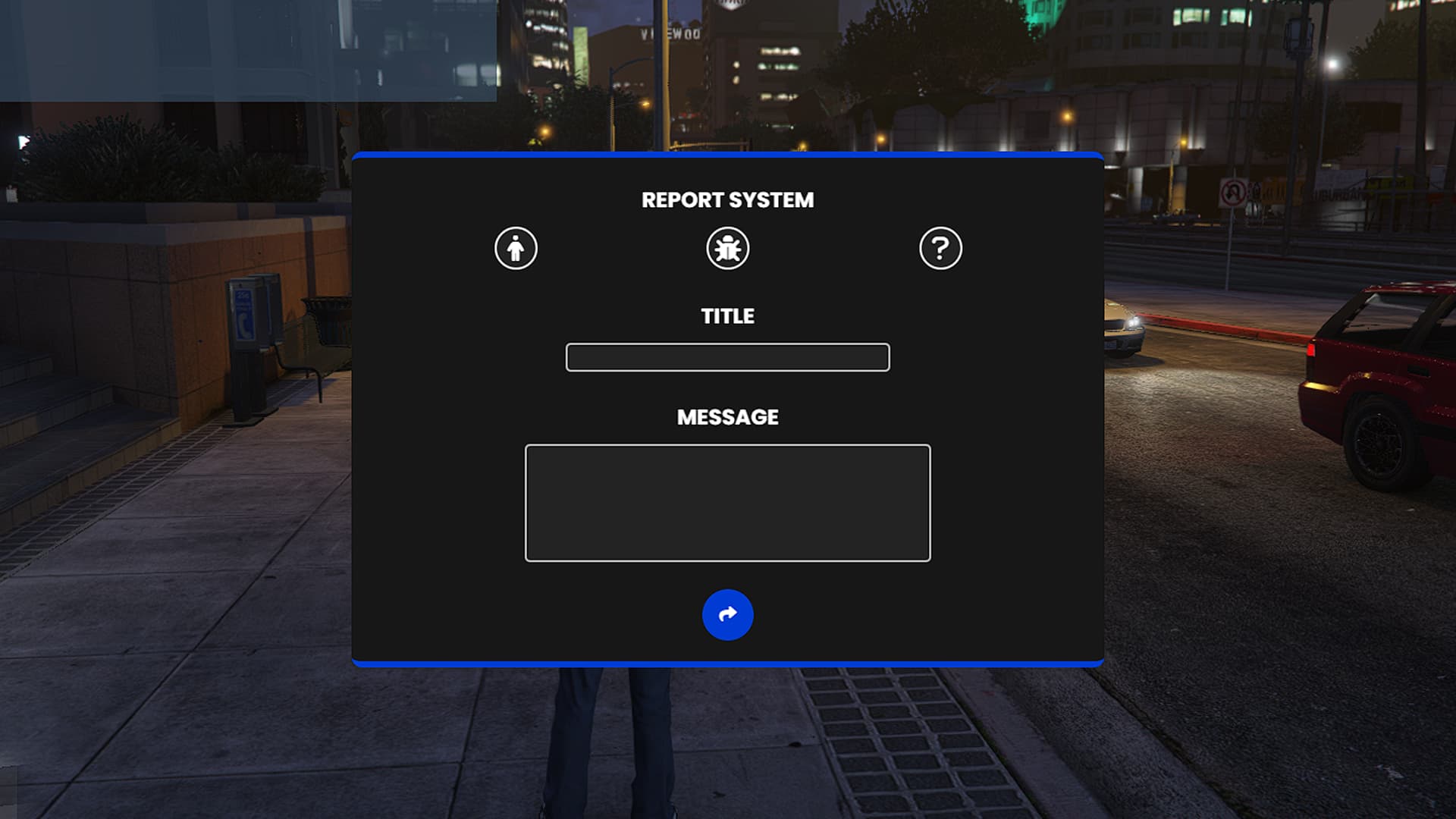Choose the player silhouette icon under Report System
The image size is (1456, 819).
pyautogui.click(x=516, y=249)
